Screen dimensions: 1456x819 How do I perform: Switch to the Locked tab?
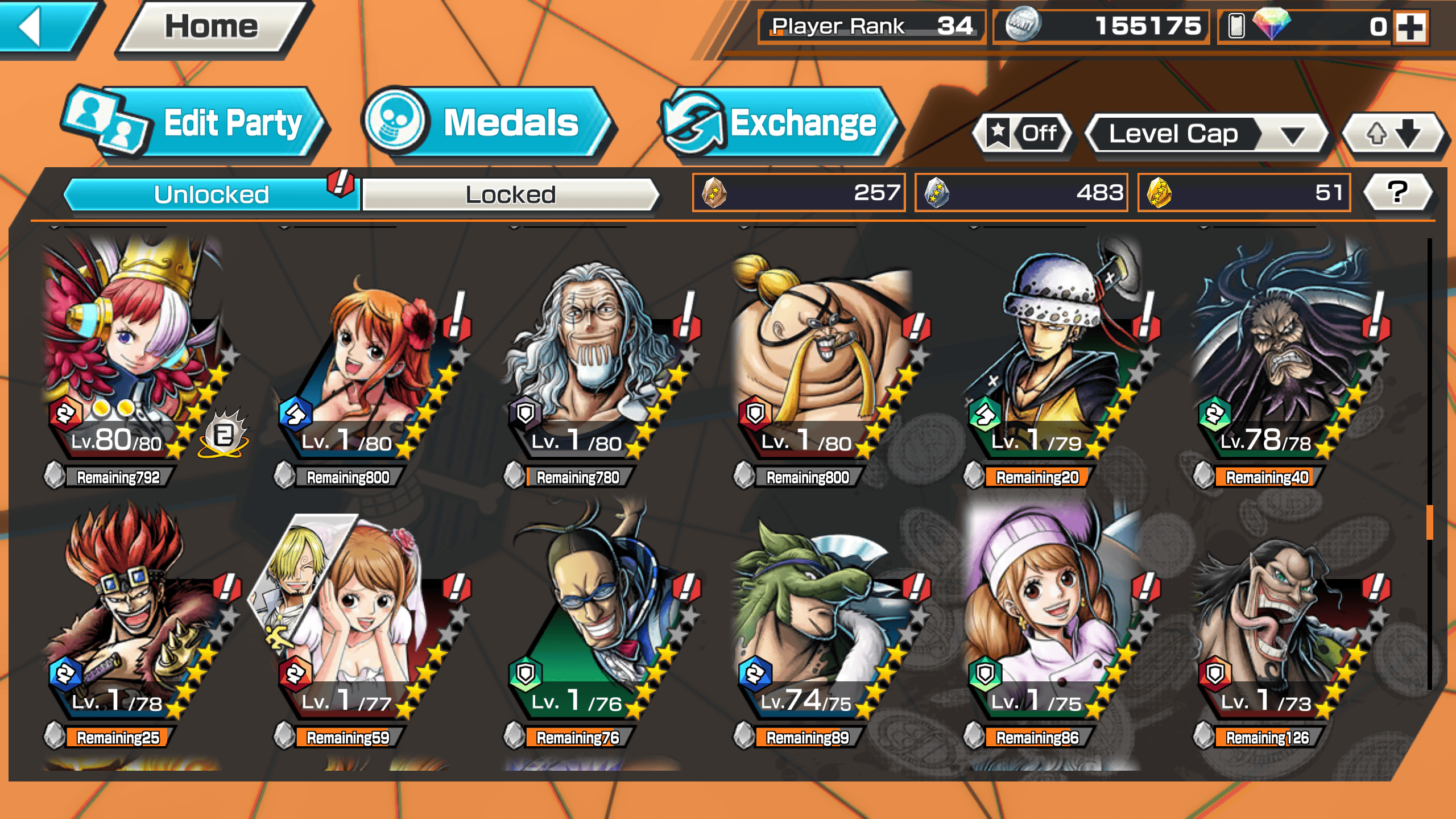(x=510, y=195)
